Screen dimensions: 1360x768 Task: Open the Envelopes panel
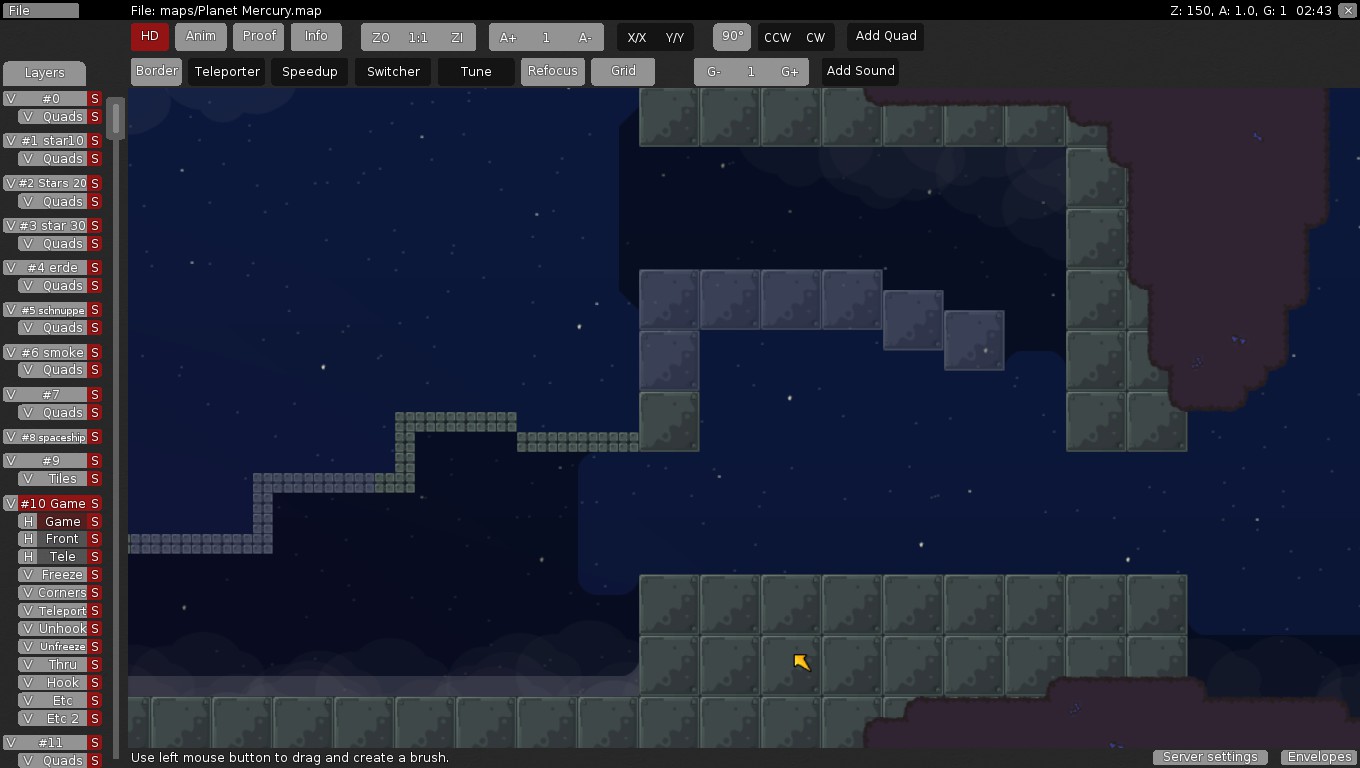pos(1319,757)
